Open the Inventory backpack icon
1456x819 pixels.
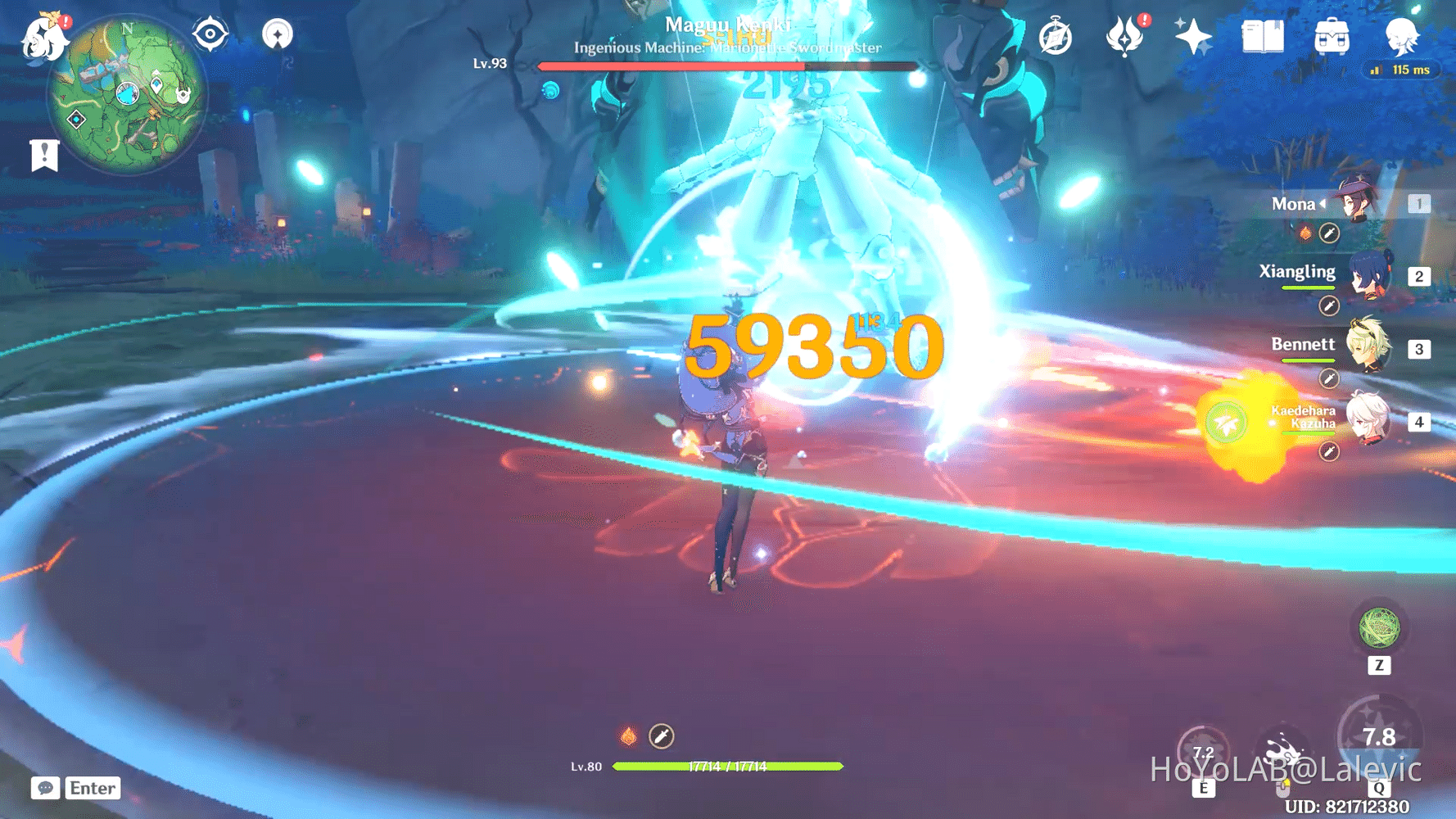1332,35
